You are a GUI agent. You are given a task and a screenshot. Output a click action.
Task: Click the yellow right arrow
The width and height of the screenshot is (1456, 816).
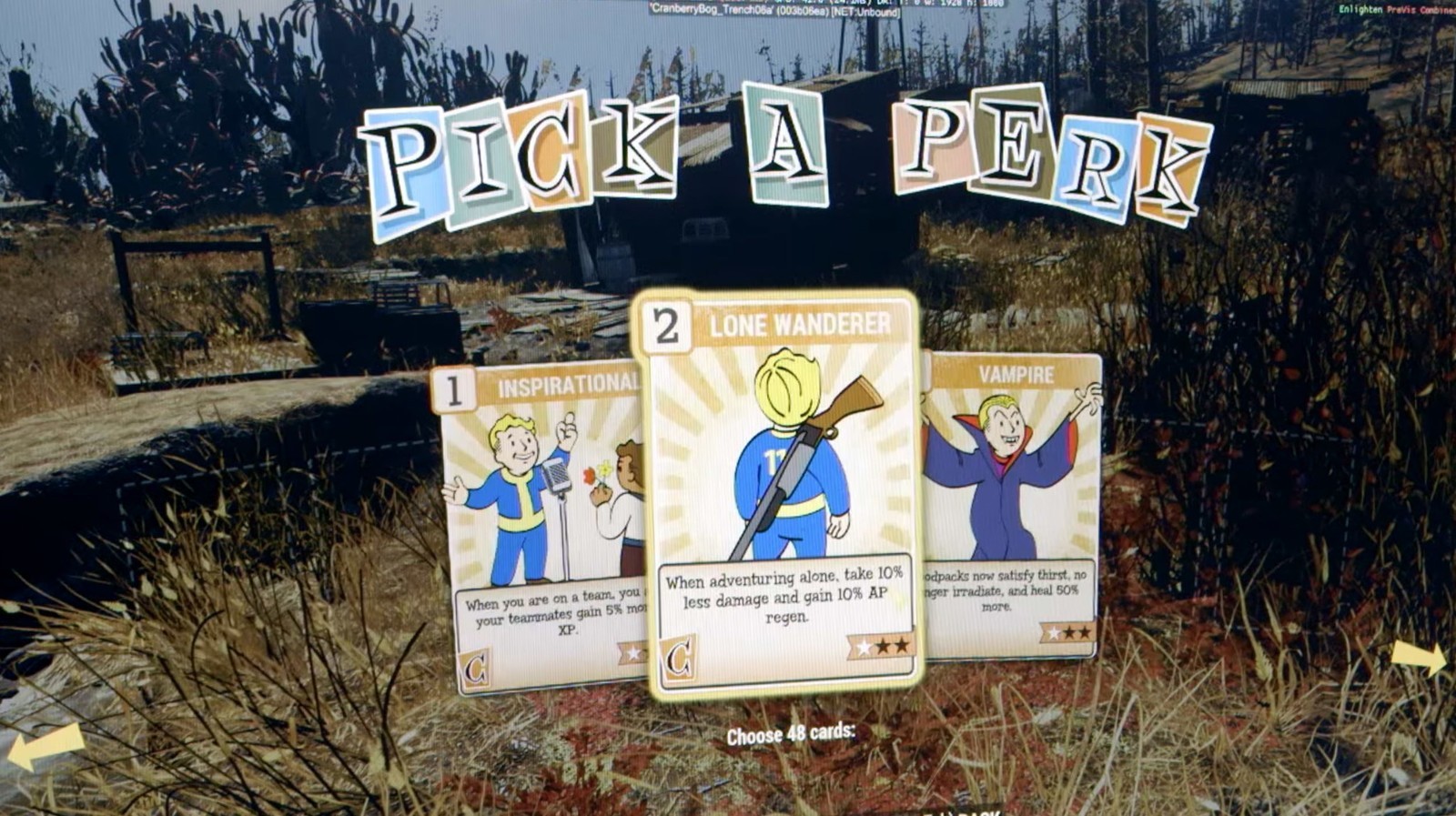[1420, 656]
